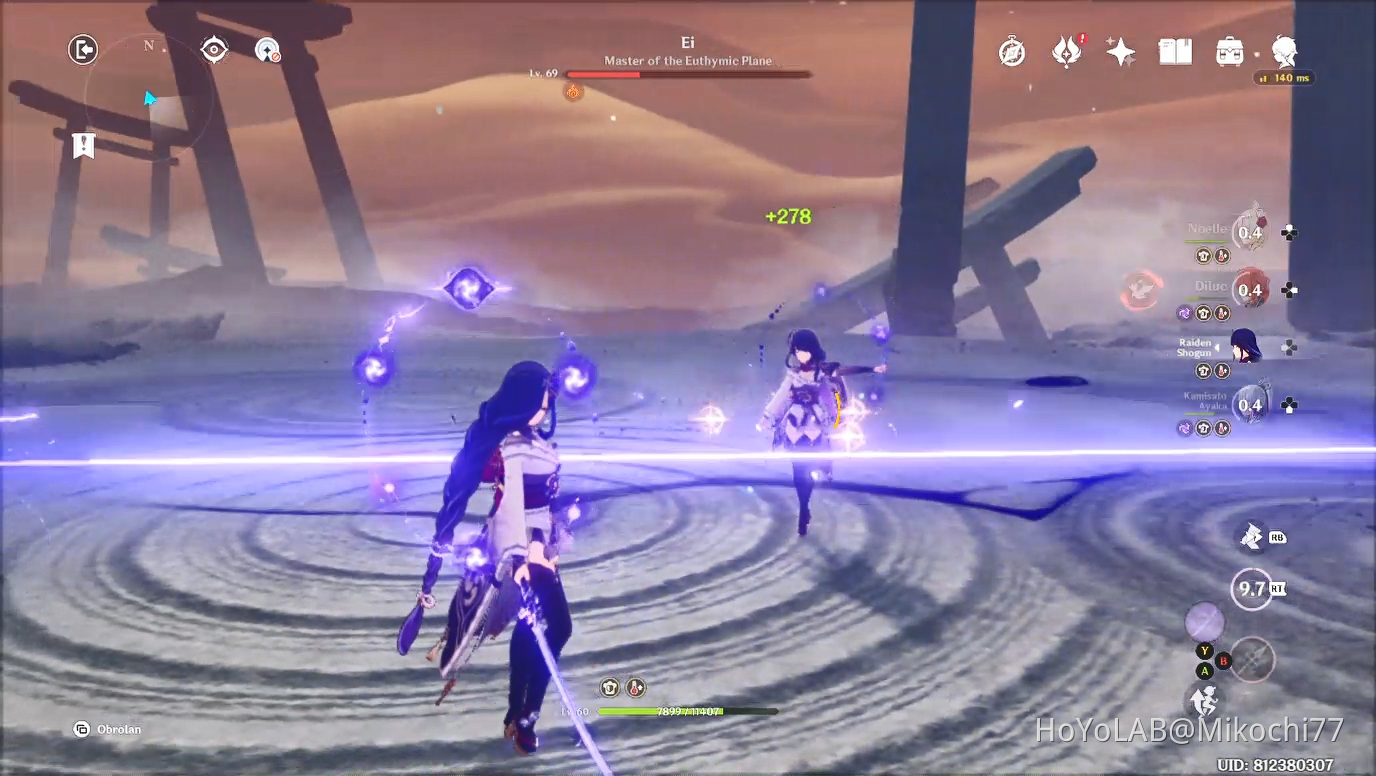Open the Inventory backpack icon
This screenshot has width=1376, height=776.
[x=1229, y=50]
